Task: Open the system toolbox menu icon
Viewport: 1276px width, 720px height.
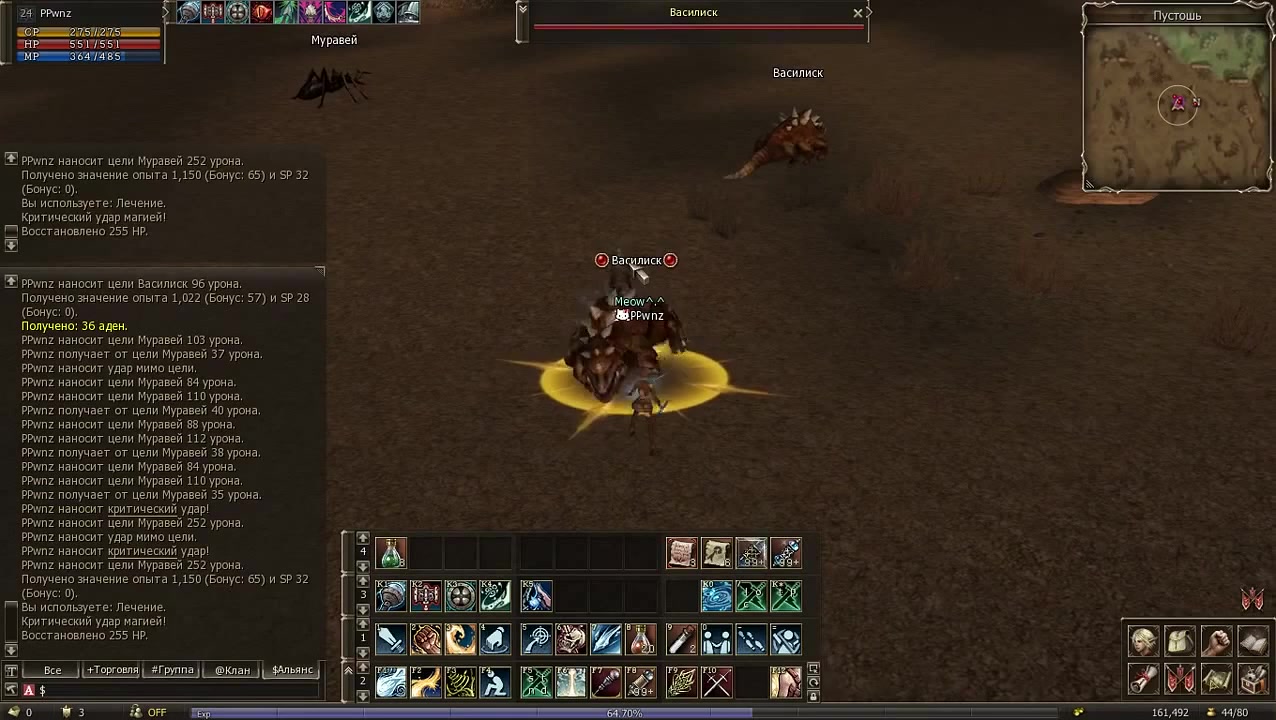Action: 1253,679
